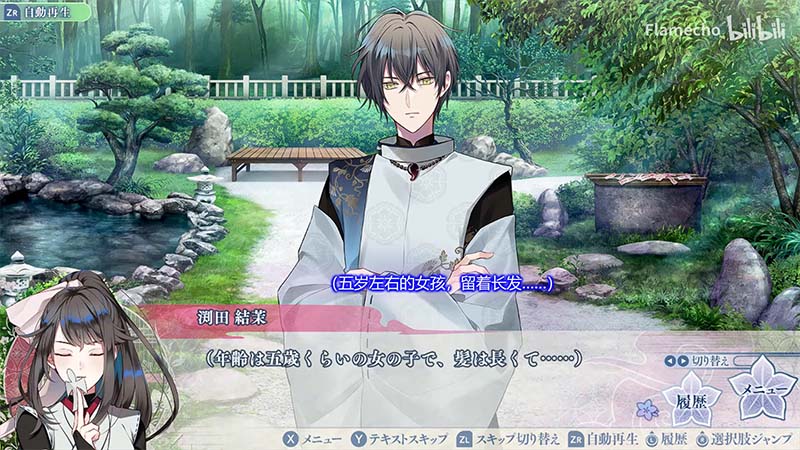The height and width of the screenshot is (450, 800).
Task: Click the left 切り替え arrow
Action: click(x=671, y=360)
